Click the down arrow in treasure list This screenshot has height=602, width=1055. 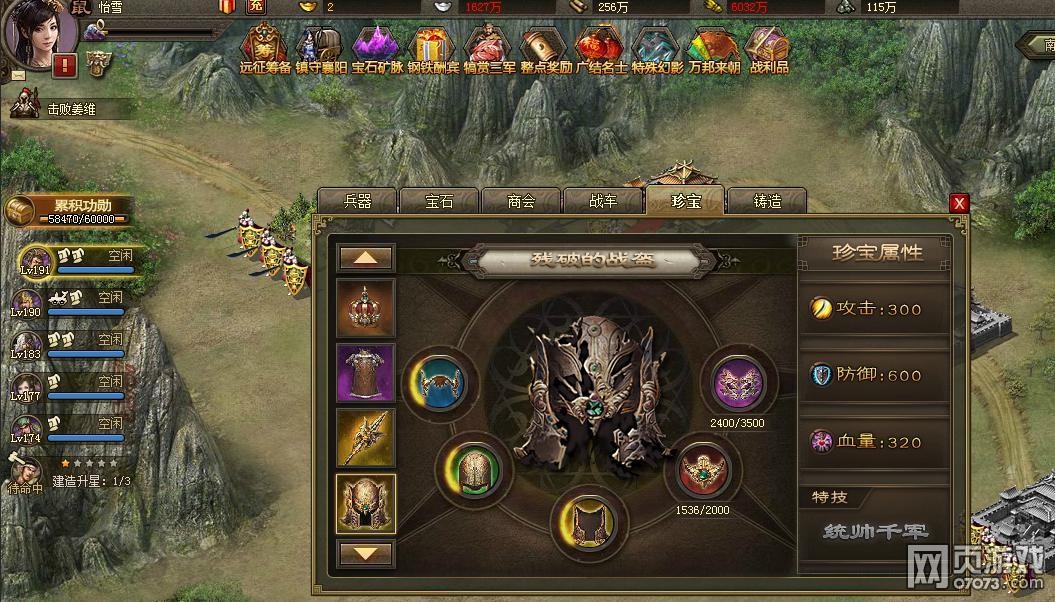pyautogui.click(x=366, y=552)
